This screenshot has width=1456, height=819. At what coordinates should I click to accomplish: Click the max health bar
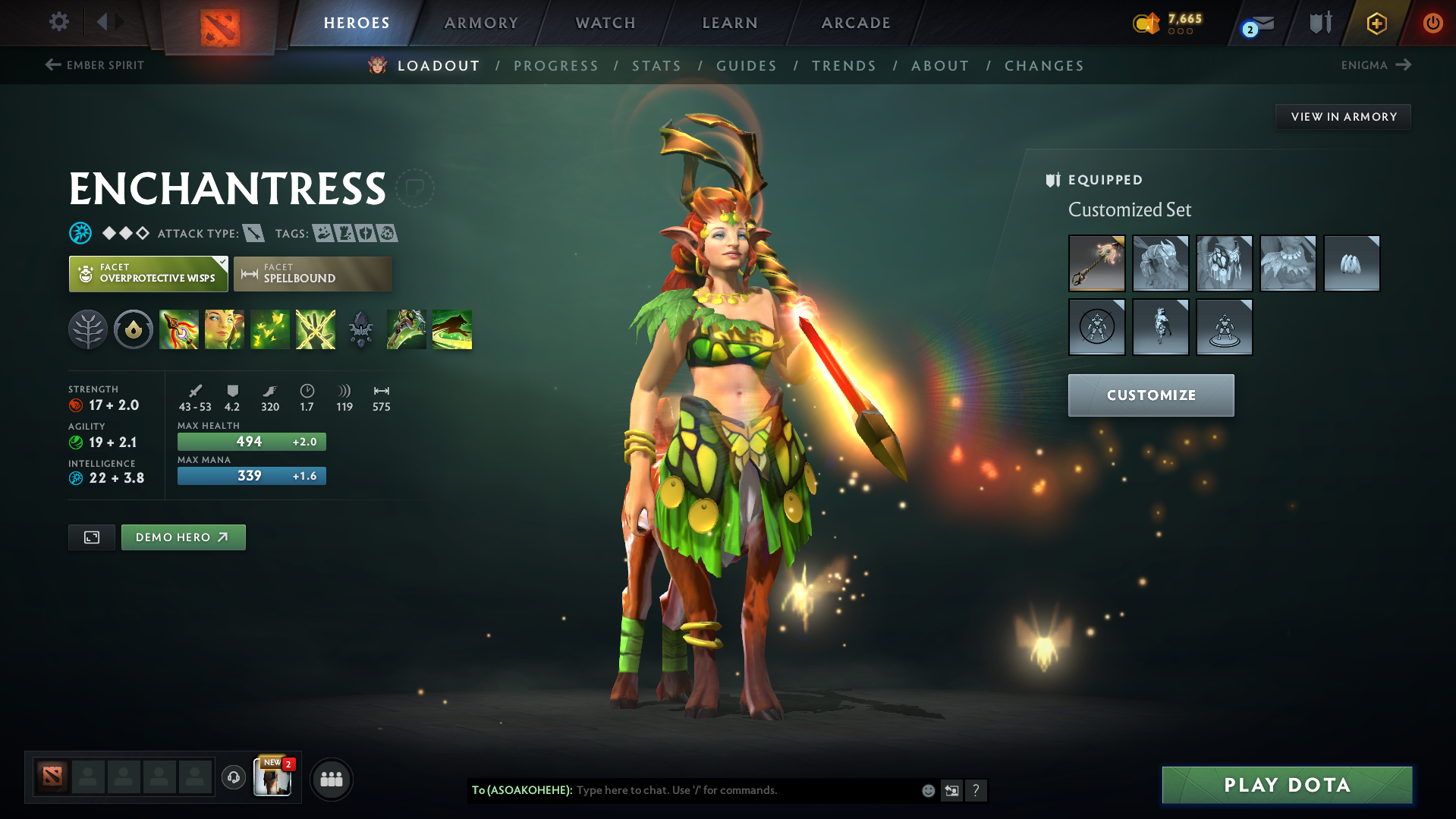click(x=251, y=441)
